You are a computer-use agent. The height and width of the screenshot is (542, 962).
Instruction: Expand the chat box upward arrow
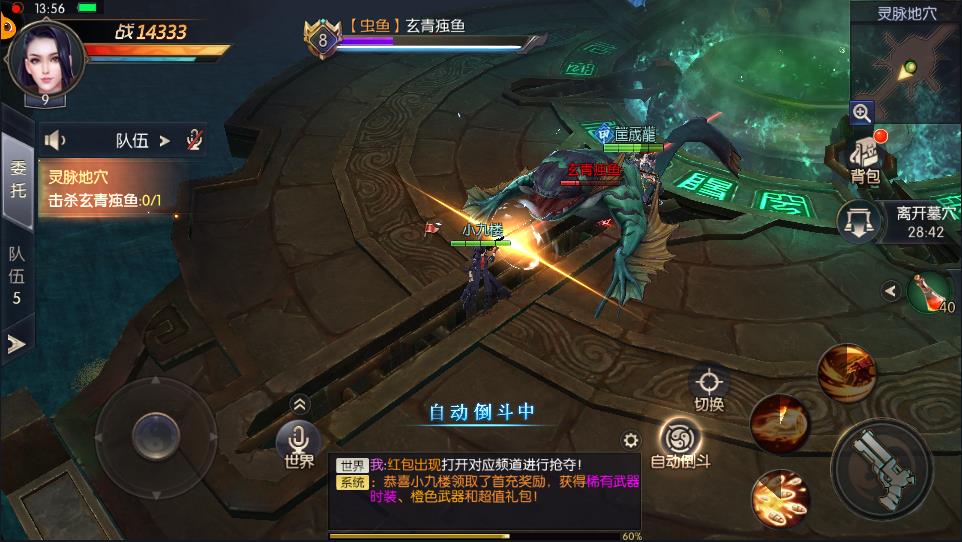[299, 404]
